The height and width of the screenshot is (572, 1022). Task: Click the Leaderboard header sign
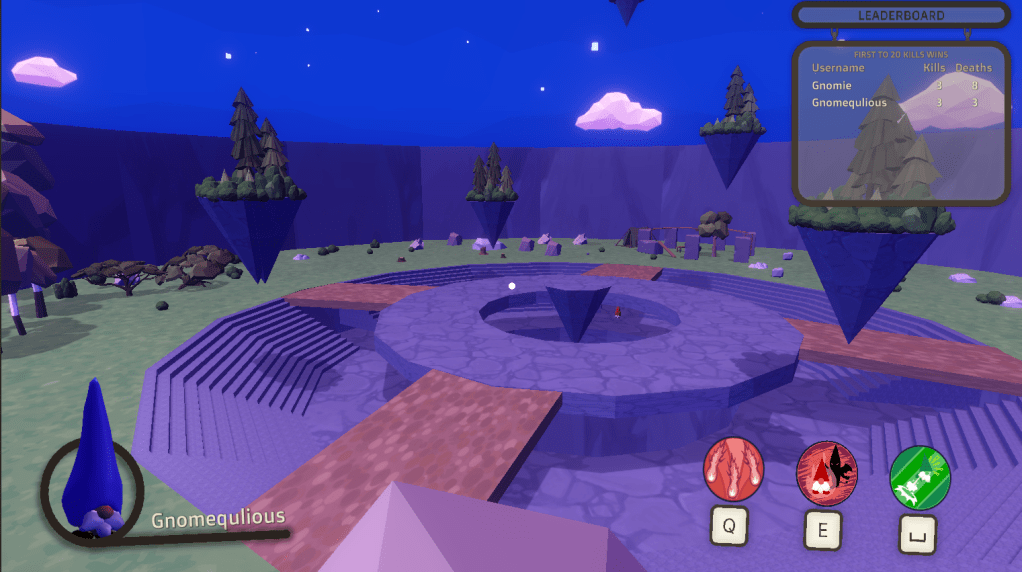coord(900,15)
